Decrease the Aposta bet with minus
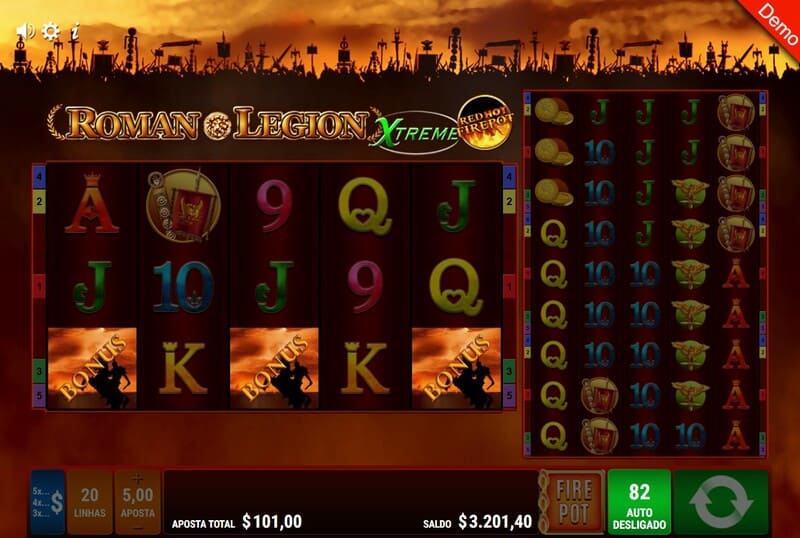This screenshot has width=800, height=538. tap(138, 526)
